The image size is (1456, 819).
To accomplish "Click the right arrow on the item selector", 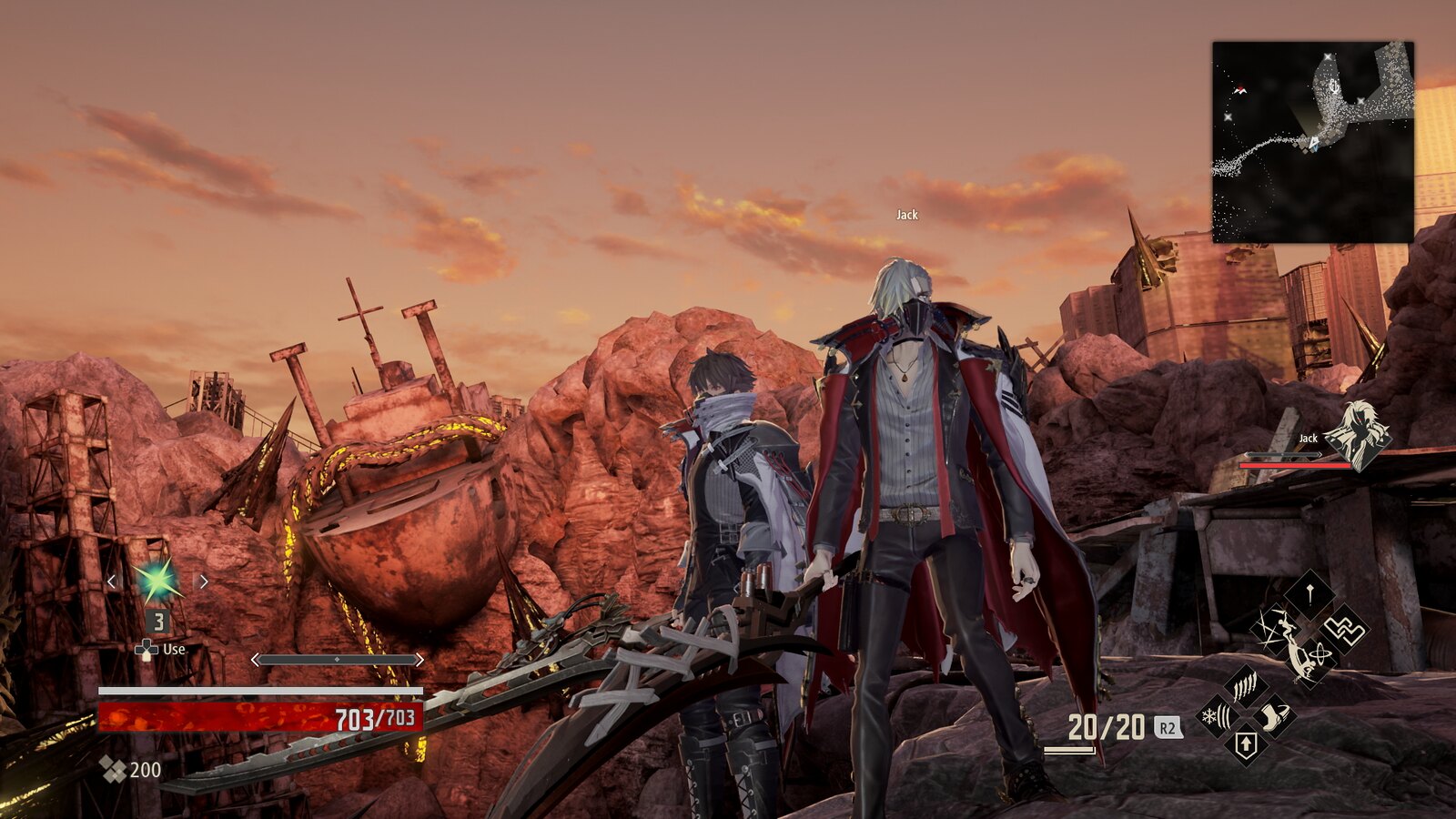I will click(x=203, y=581).
